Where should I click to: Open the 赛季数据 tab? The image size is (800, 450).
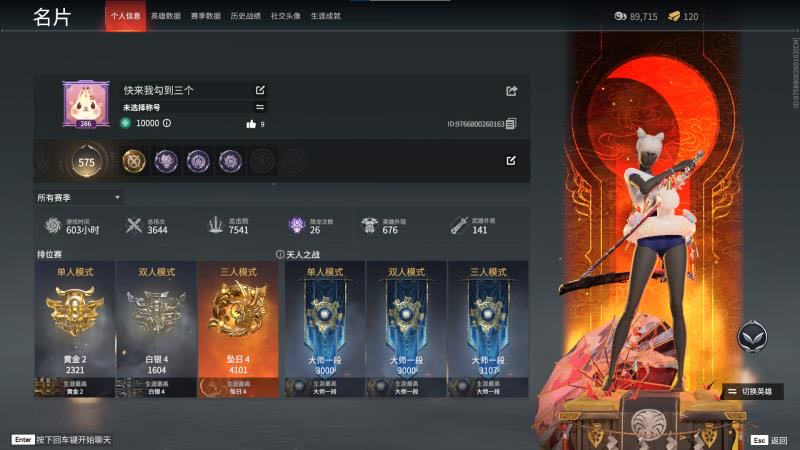[x=206, y=17]
